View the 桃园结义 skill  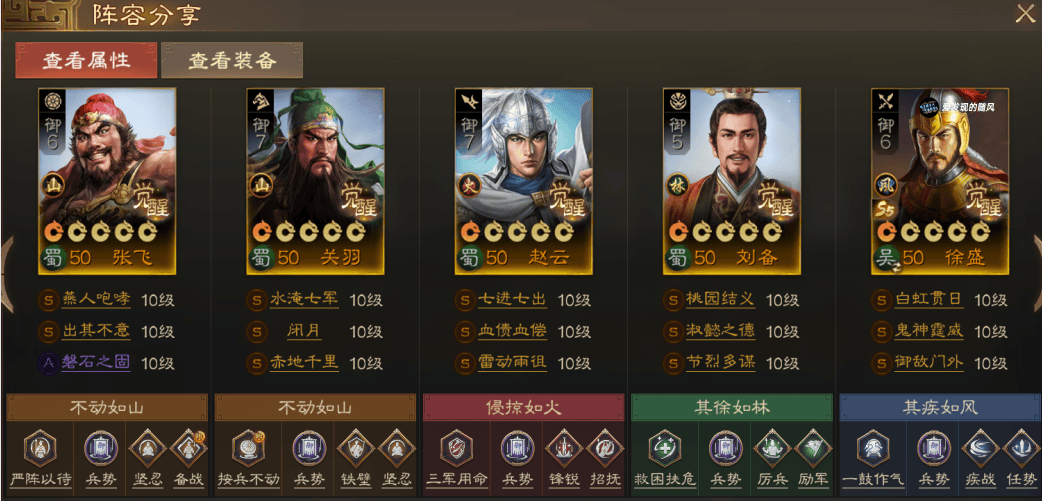[x=721, y=300]
